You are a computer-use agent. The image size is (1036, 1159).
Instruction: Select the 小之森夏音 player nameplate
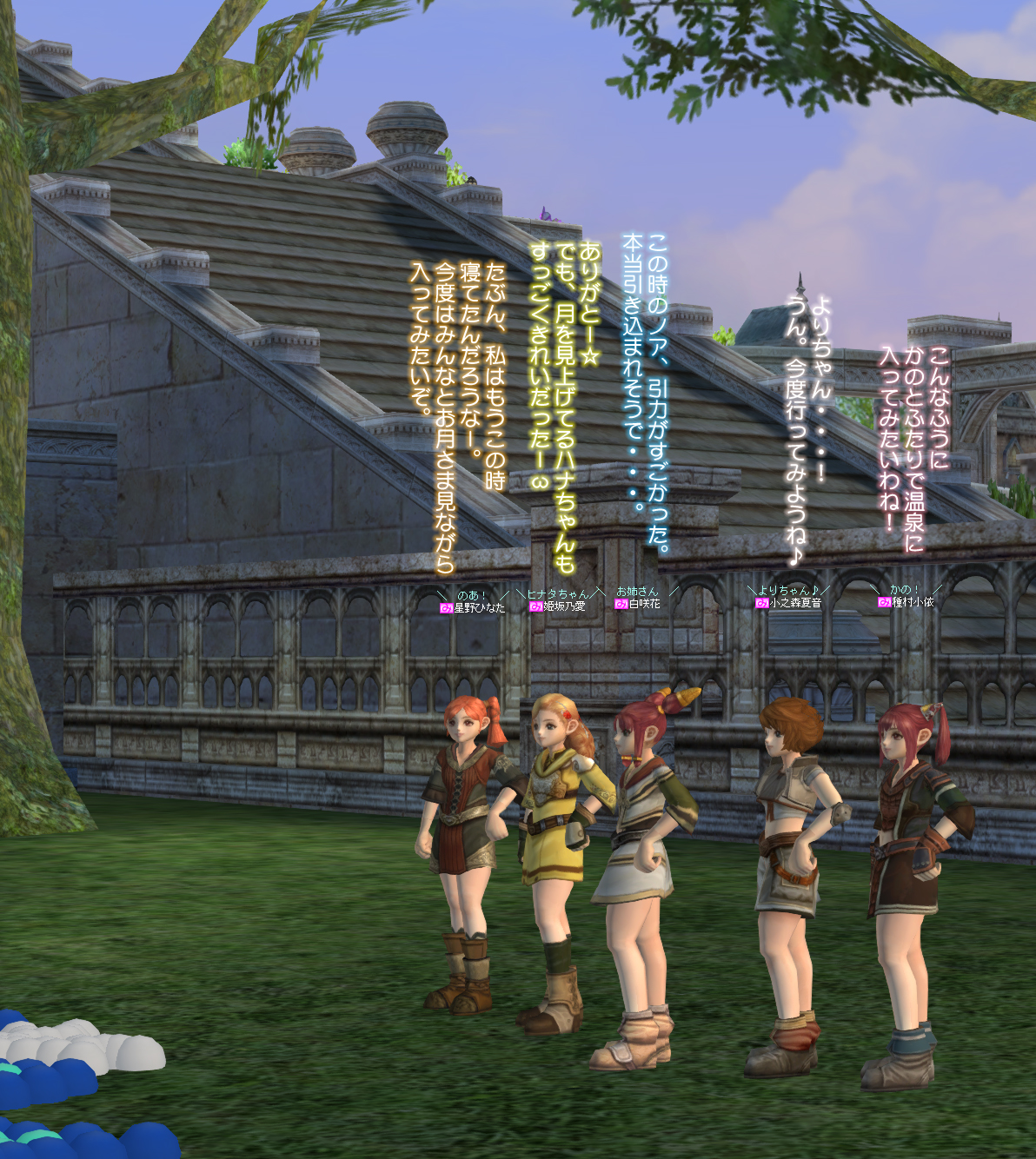794,603
